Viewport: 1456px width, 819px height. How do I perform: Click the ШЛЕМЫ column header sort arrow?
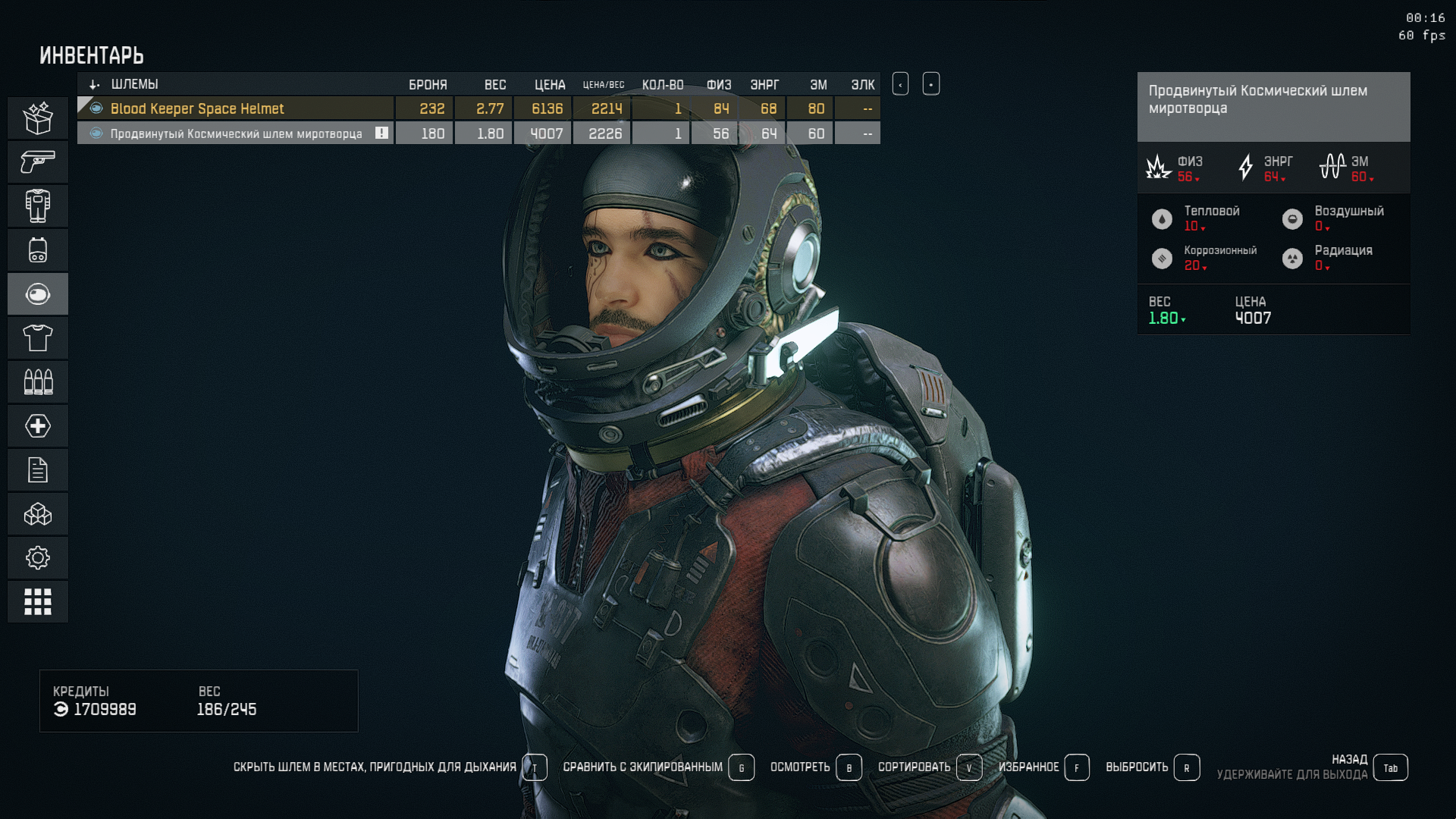tap(95, 84)
